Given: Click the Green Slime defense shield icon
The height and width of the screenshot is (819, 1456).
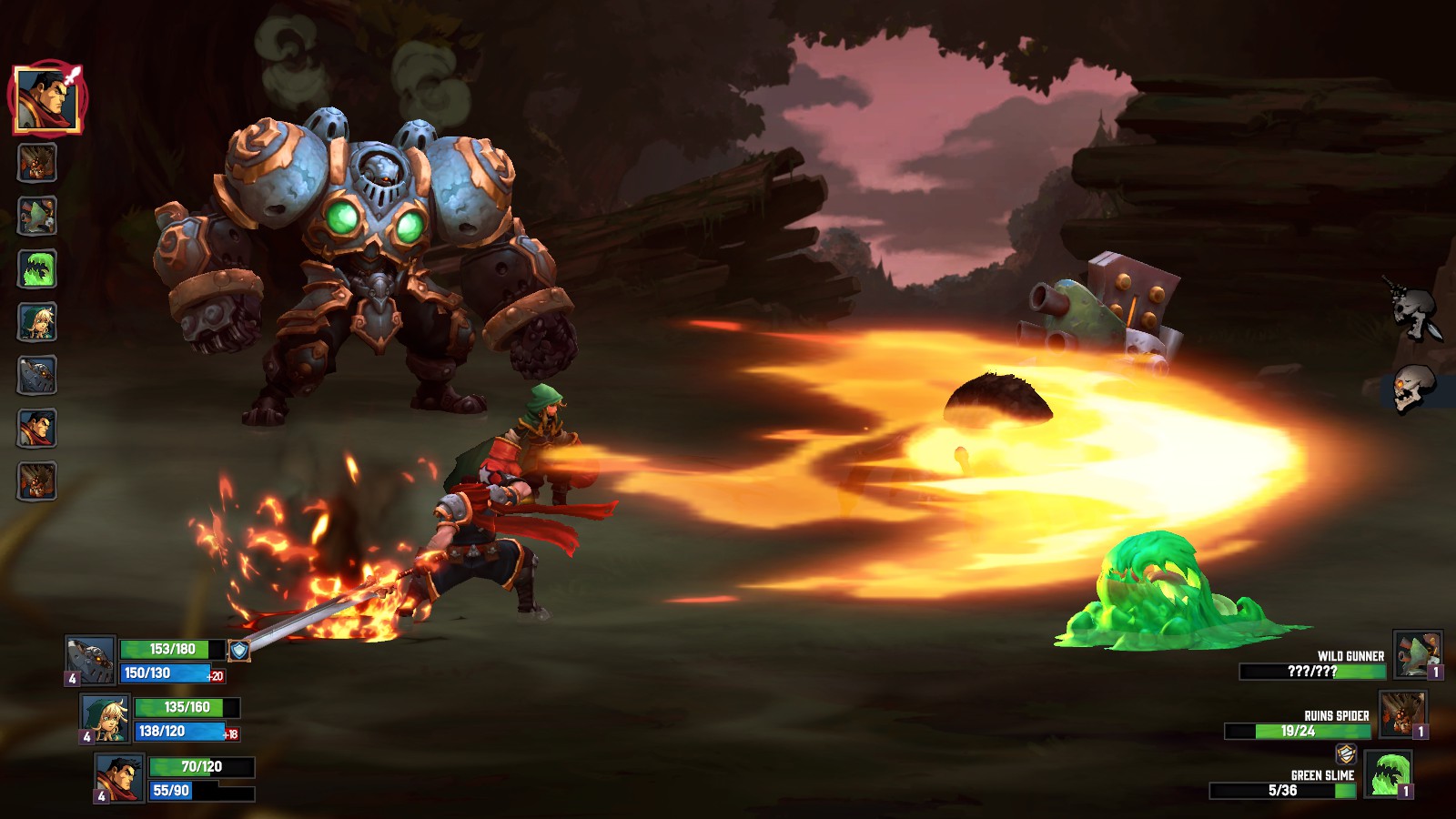Looking at the screenshot, I should 1347,754.
